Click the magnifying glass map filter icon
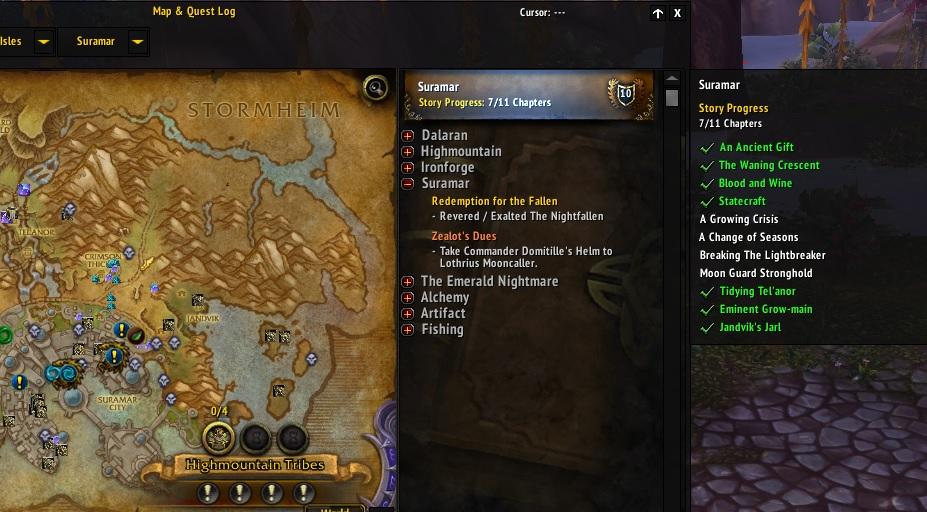 click(376, 88)
